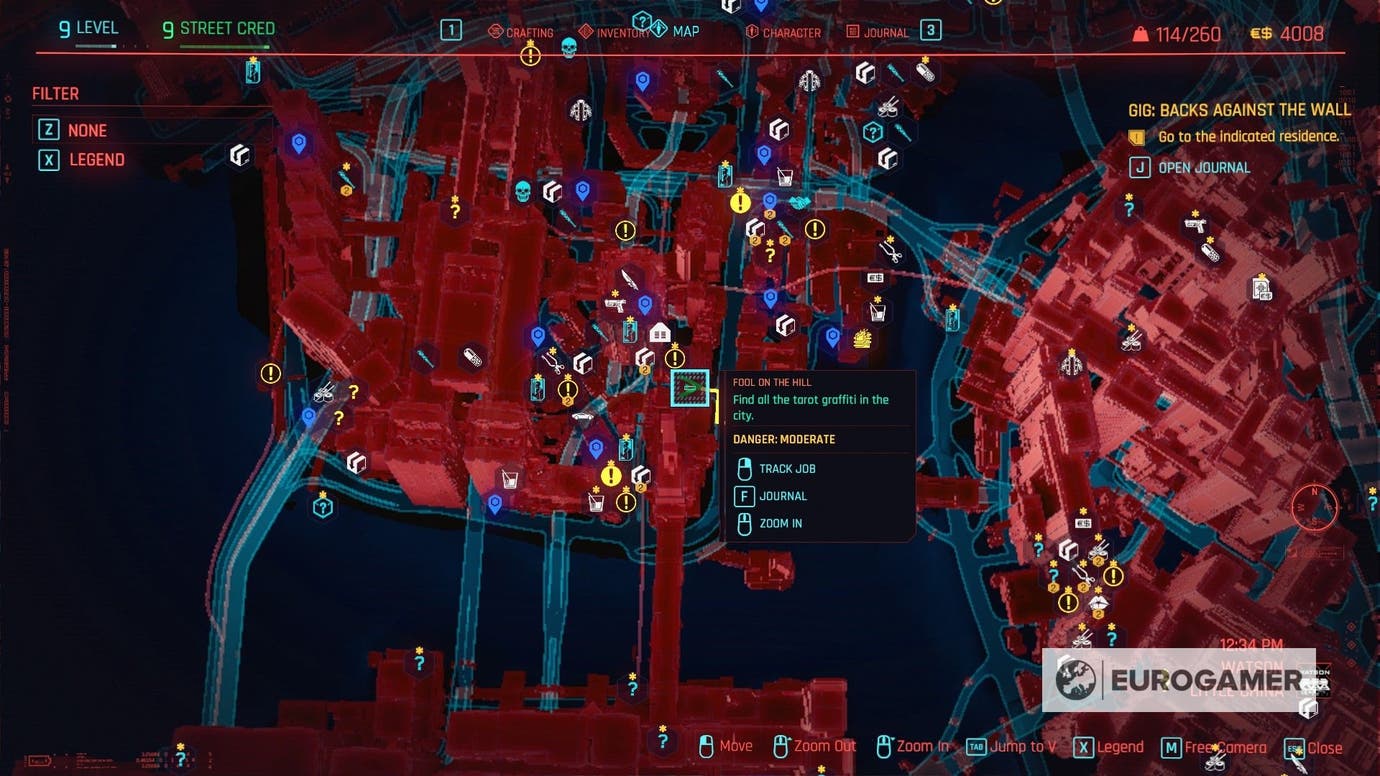
Task: Click Track Job in the quest tooltip
Action: (787, 468)
